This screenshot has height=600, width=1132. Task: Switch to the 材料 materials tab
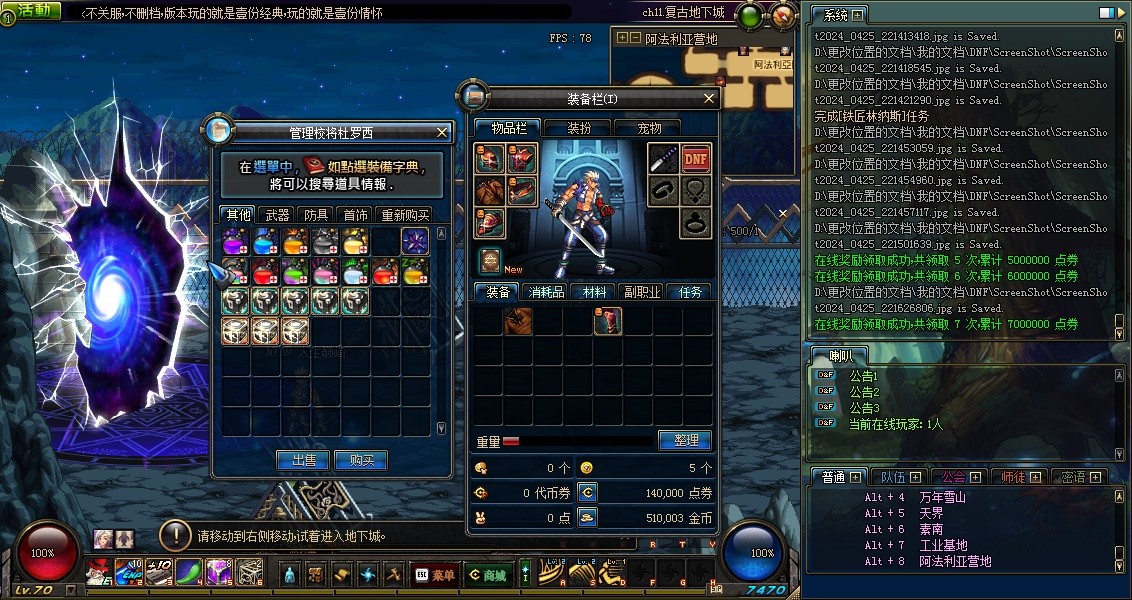[594, 292]
